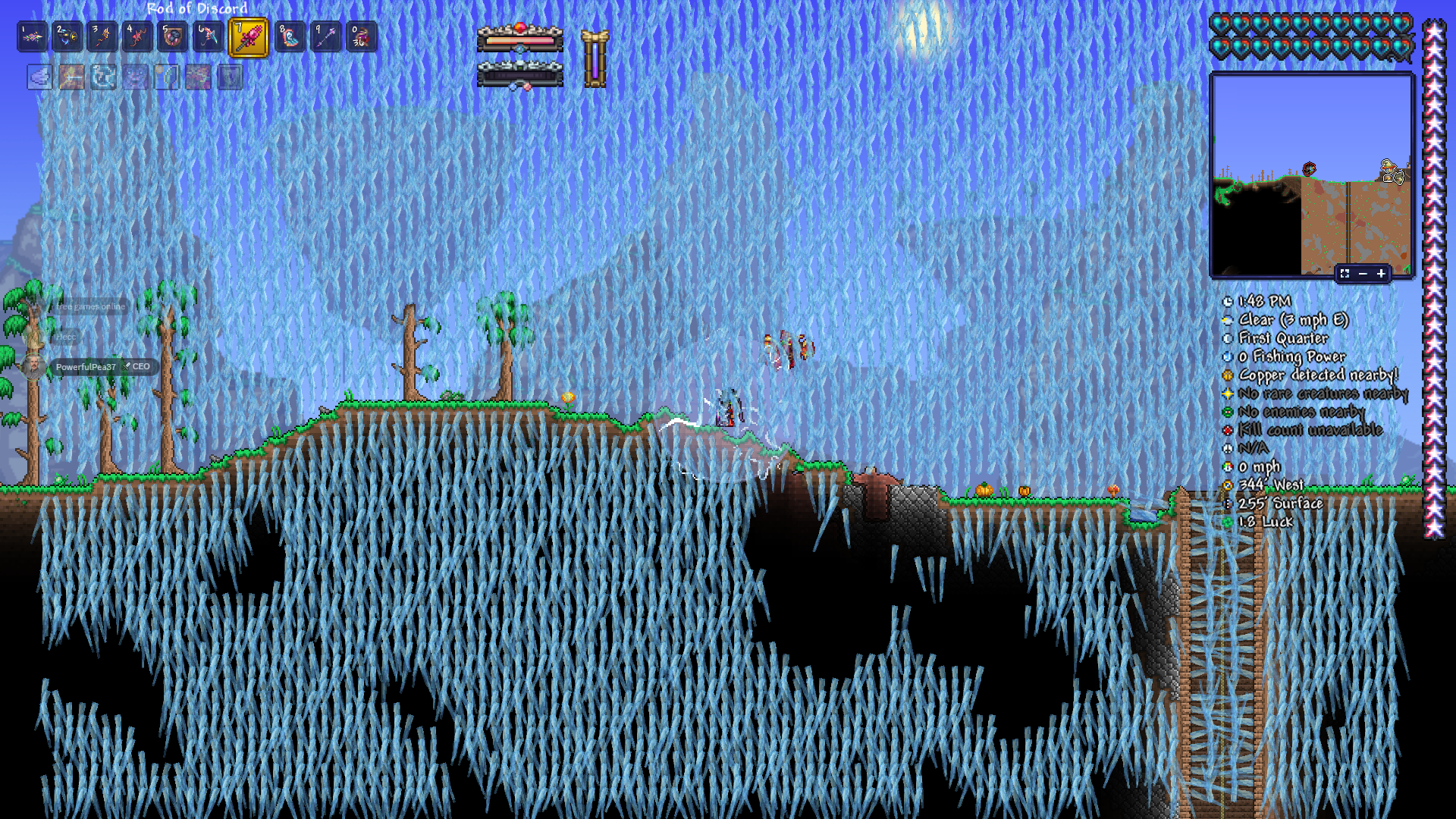Screen dimensions: 1456x819
Task: Select hotbar slot 1 rainbow weapon
Action: pos(33,37)
